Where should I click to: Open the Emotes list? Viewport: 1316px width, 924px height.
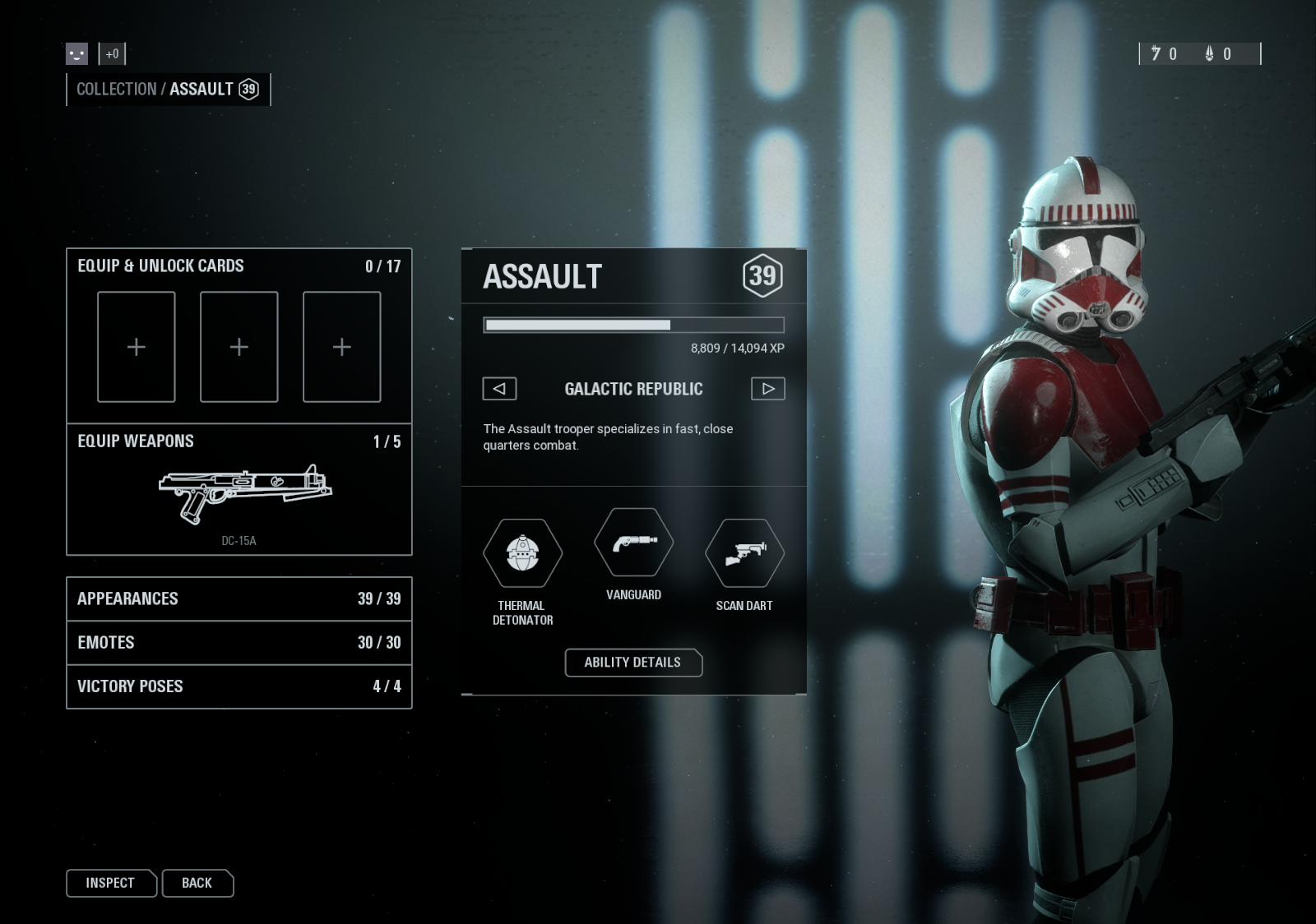(x=239, y=642)
